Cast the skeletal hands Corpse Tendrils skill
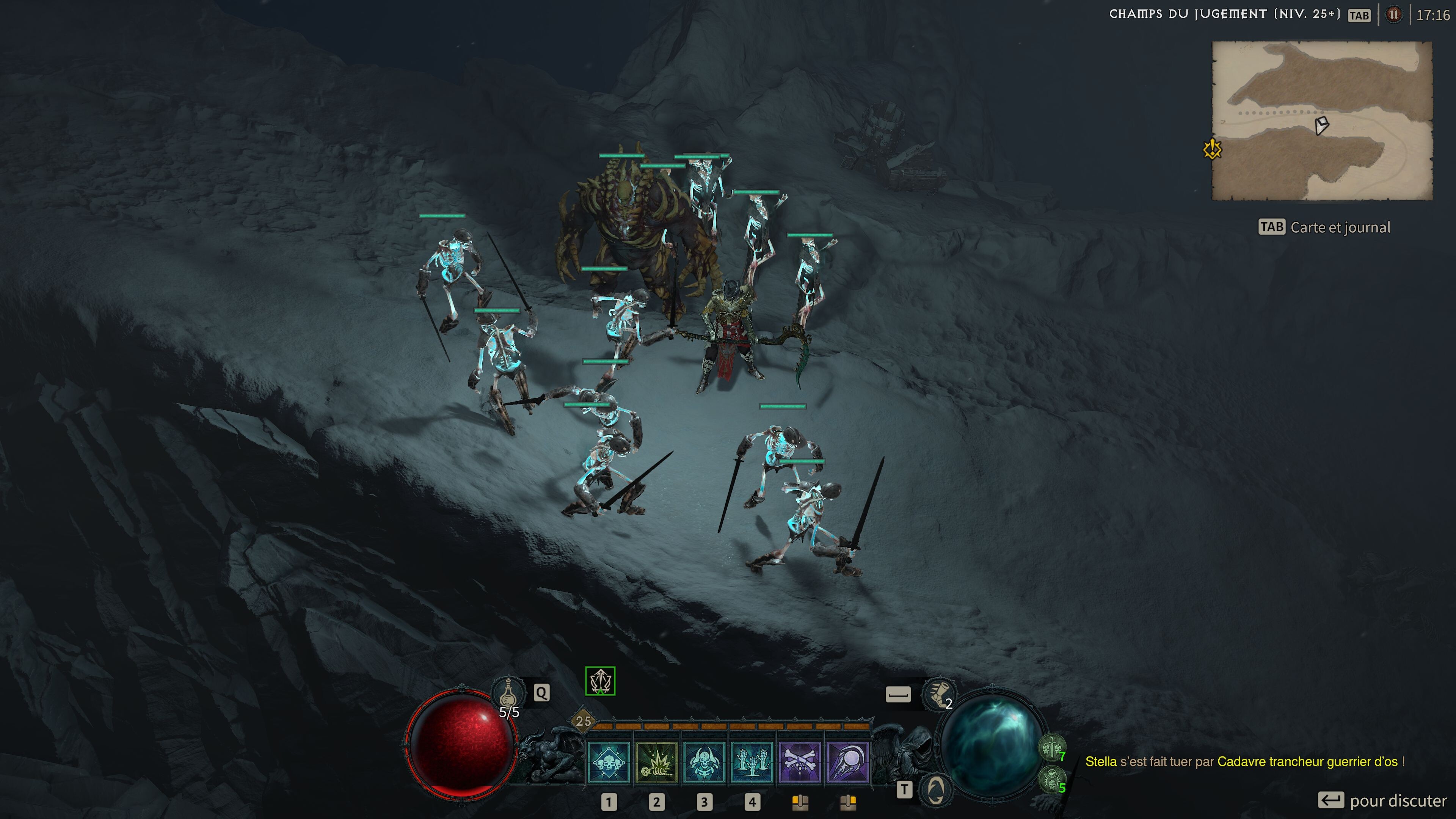Viewport: 1456px width, 819px height. (752, 762)
